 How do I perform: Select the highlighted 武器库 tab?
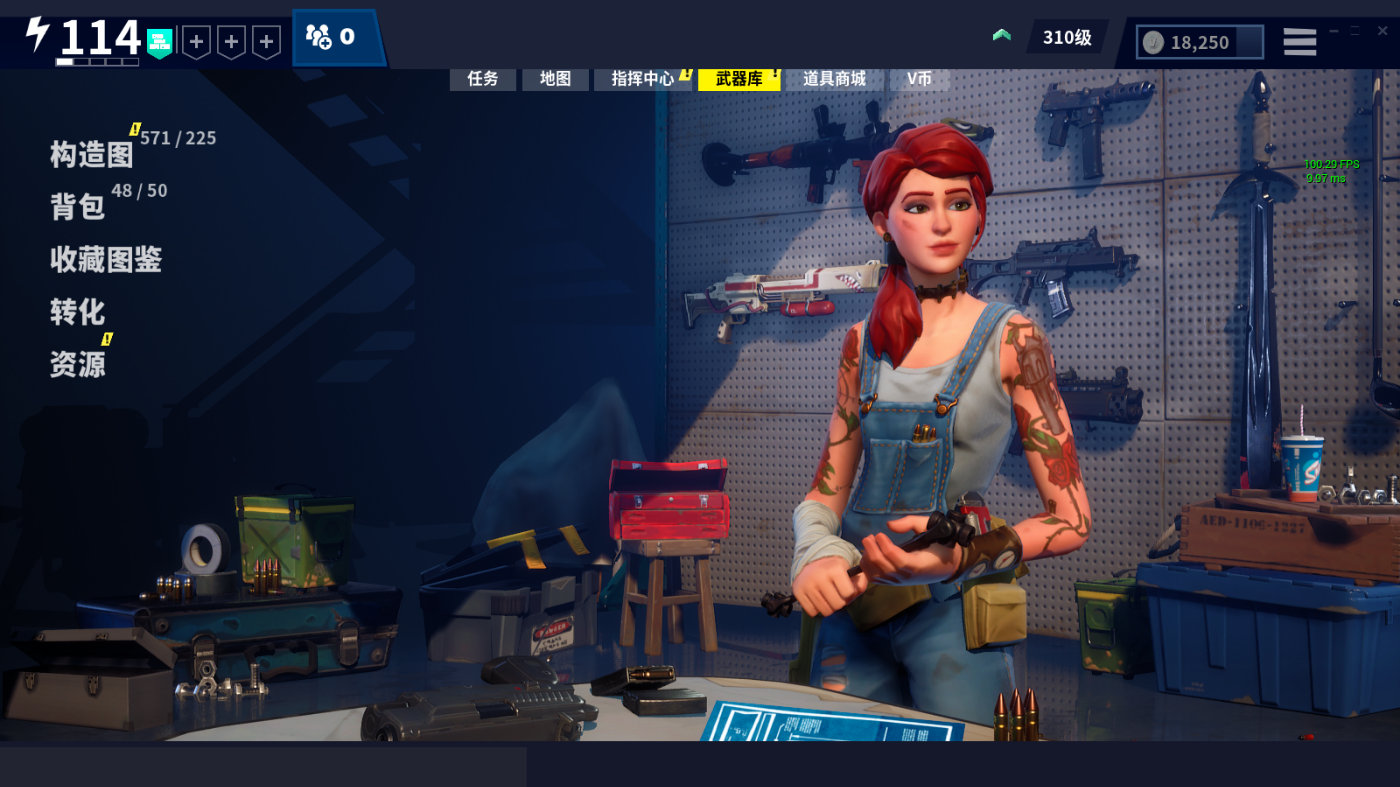point(739,79)
